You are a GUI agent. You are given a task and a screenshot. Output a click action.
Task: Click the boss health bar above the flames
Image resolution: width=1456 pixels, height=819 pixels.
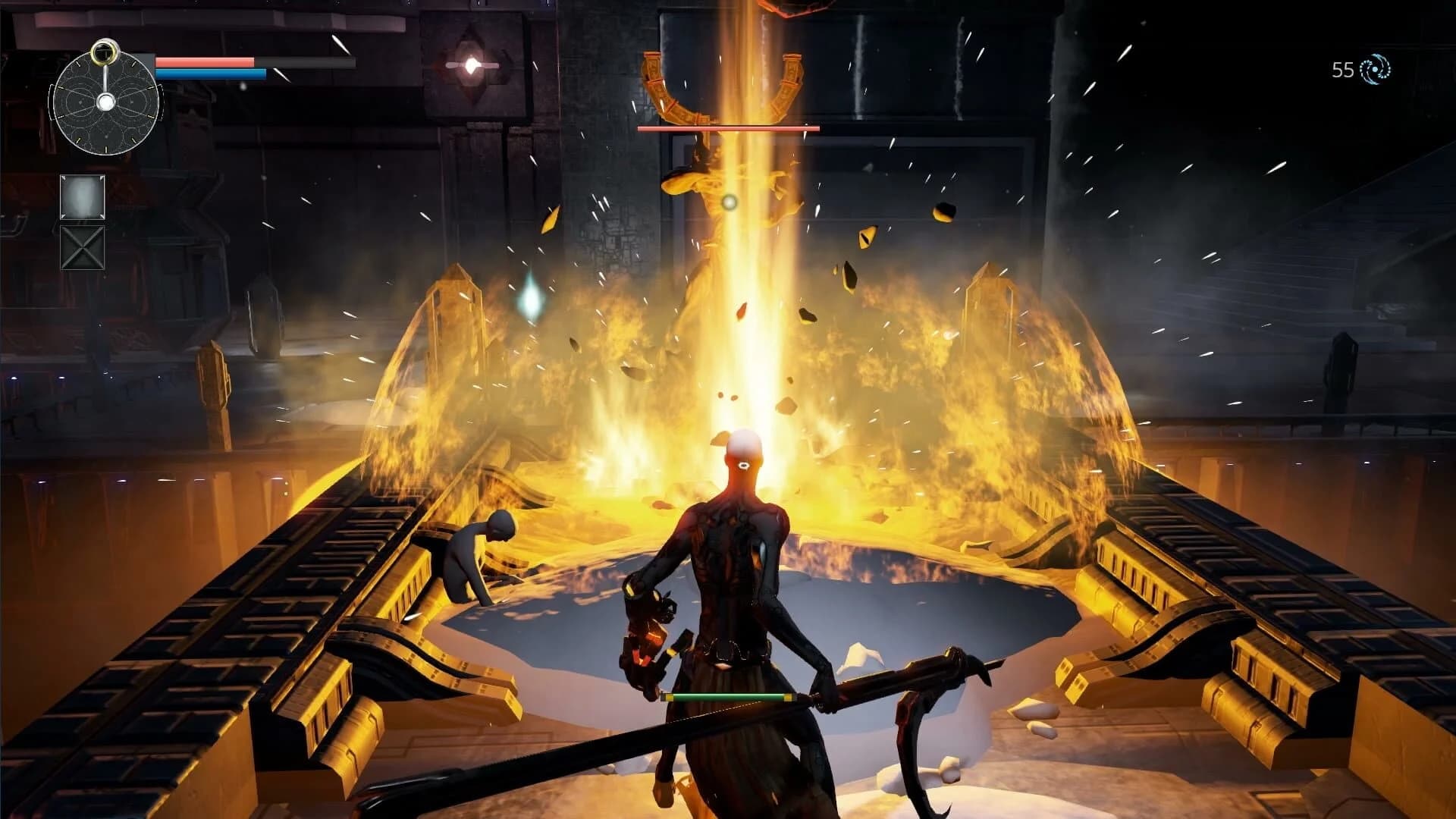click(x=730, y=130)
